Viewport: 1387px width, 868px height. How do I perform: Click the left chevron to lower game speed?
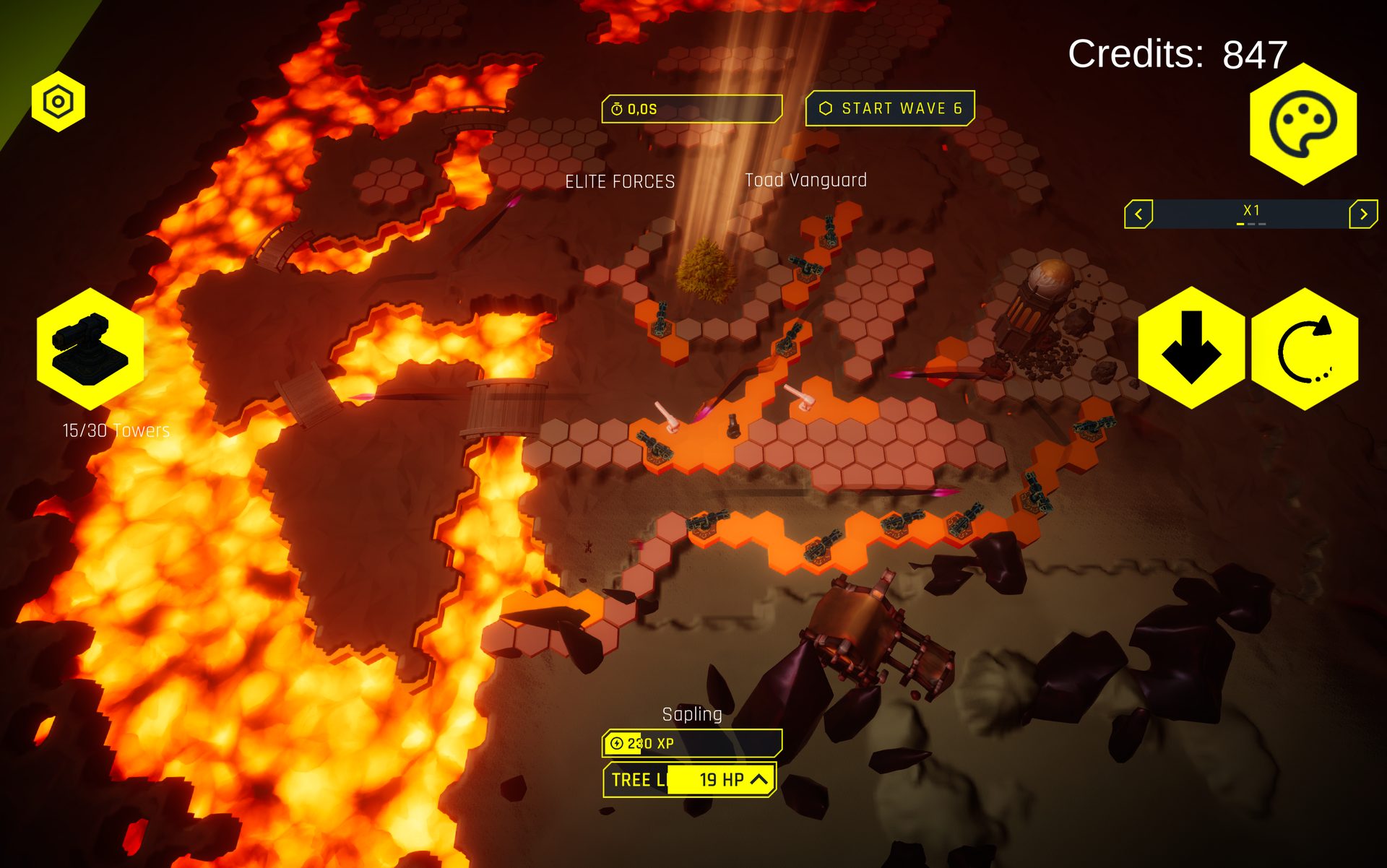[x=1139, y=212]
